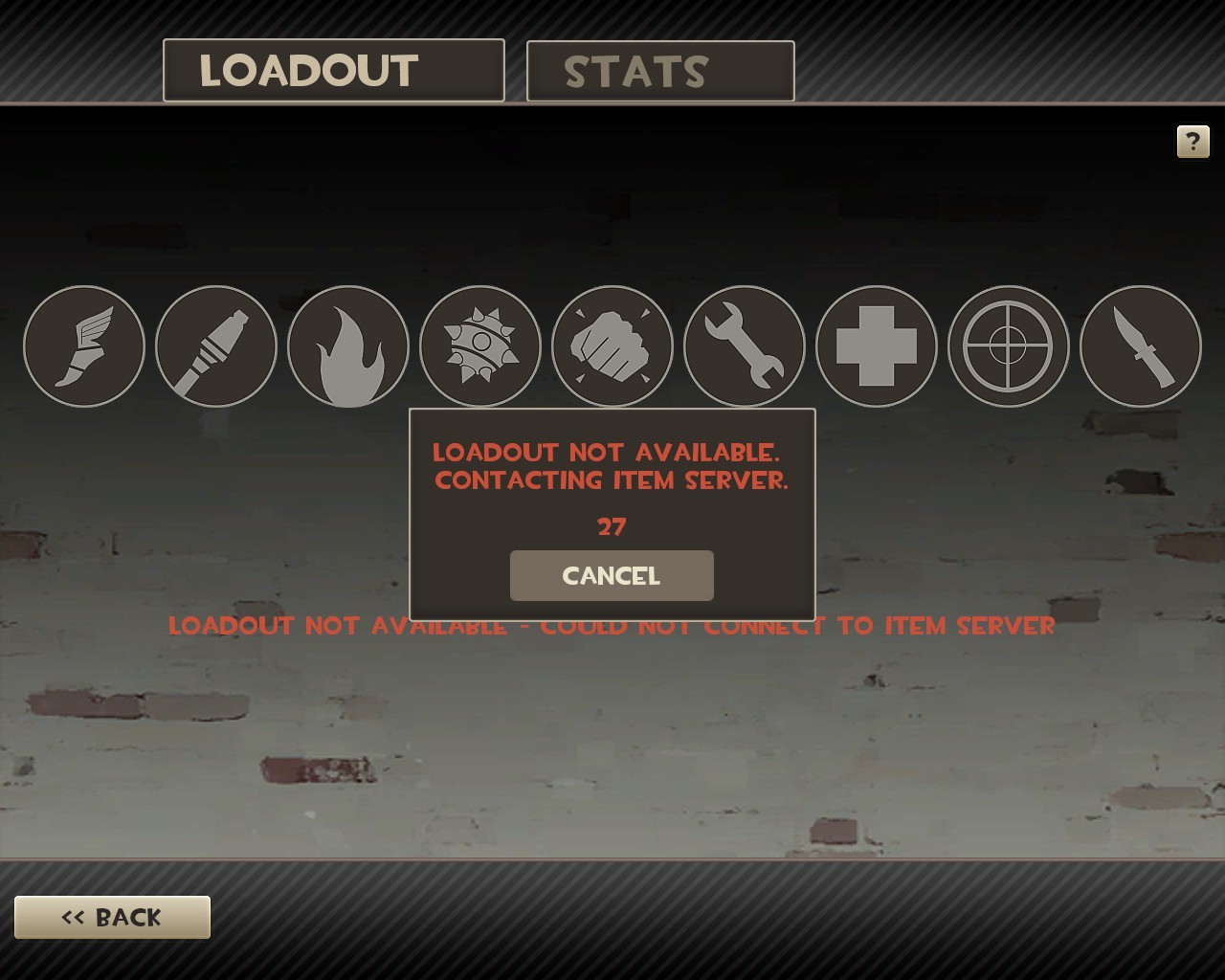Pick the Medic cross class icon

[x=877, y=346]
